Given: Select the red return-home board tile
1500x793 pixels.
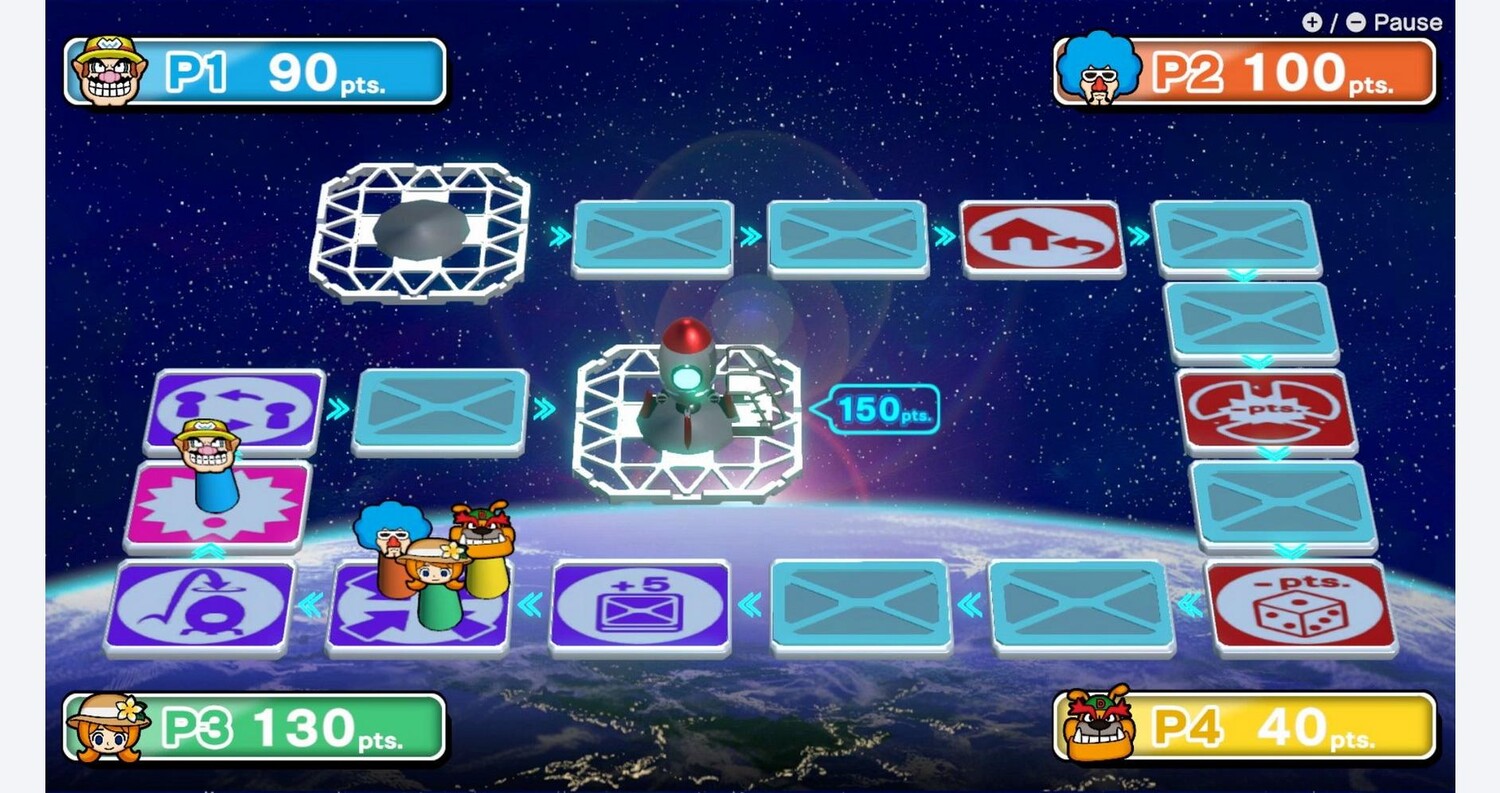Looking at the screenshot, I should pos(1041,238).
